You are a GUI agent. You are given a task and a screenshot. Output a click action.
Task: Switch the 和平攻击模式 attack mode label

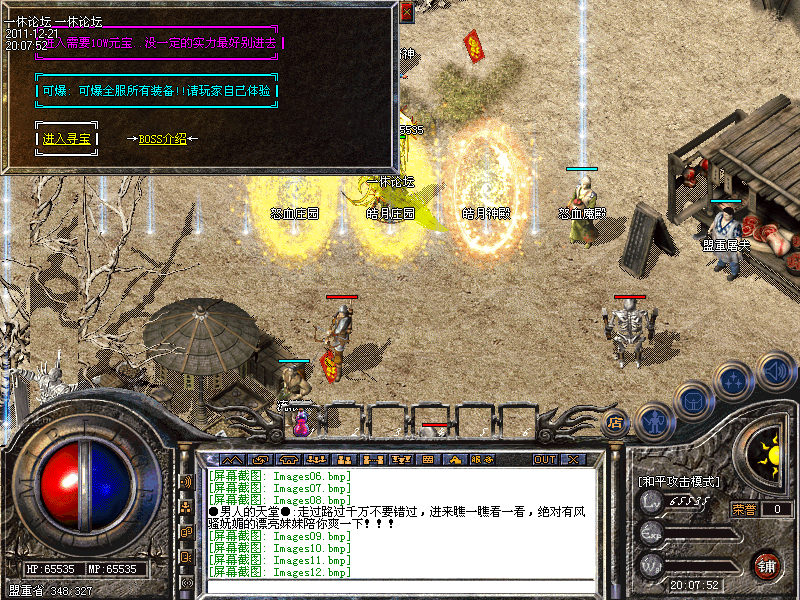(x=679, y=481)
